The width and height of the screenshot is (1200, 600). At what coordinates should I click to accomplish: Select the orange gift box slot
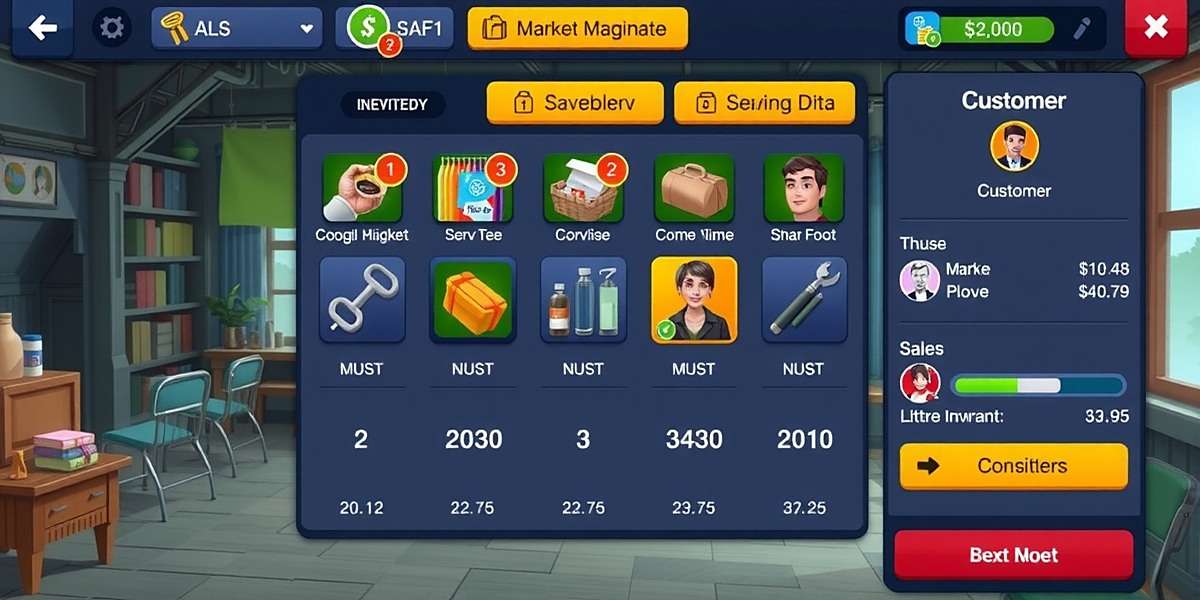472,300
